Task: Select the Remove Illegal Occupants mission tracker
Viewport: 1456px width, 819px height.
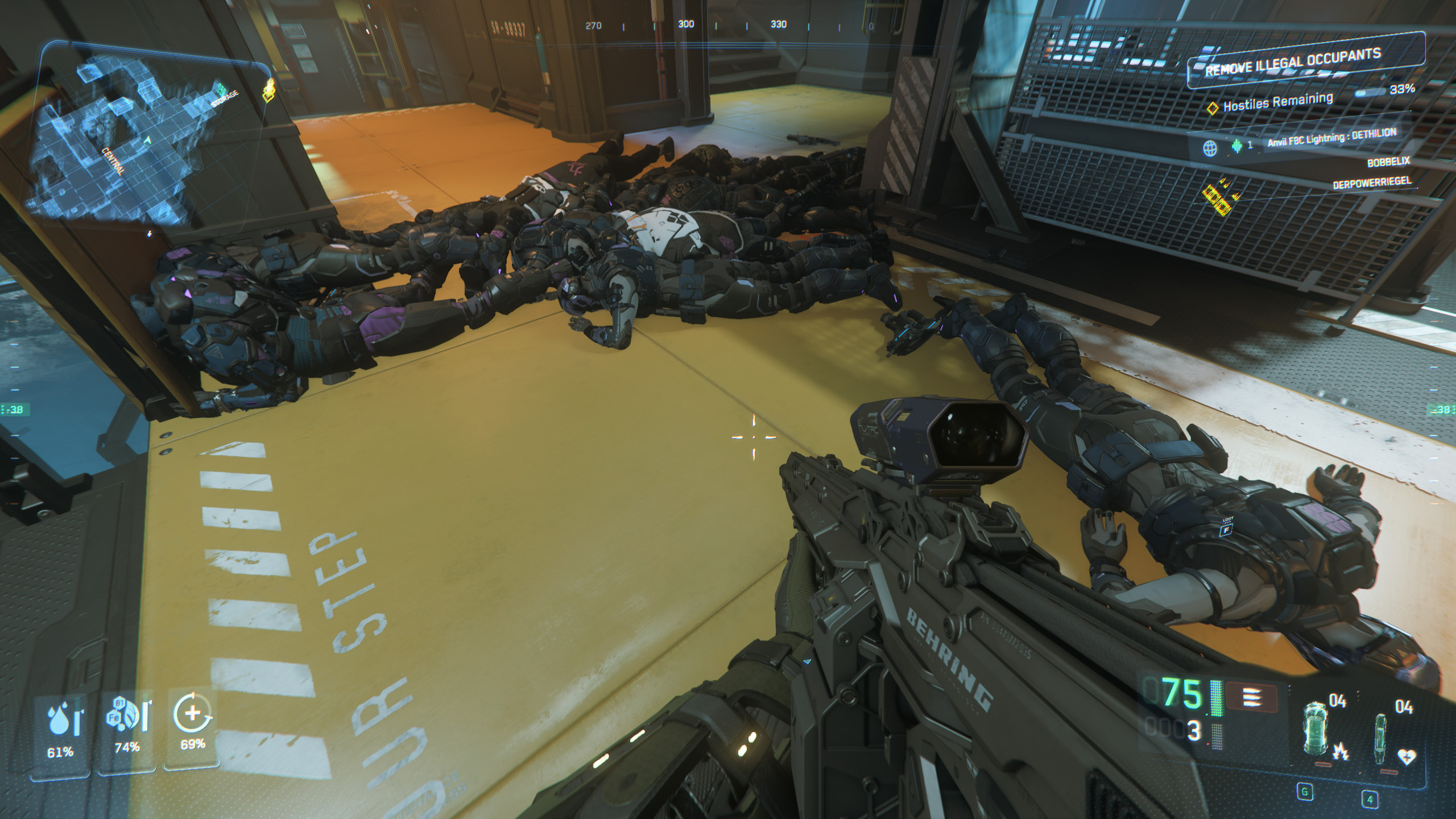Action: click(x=1292, y=63)
